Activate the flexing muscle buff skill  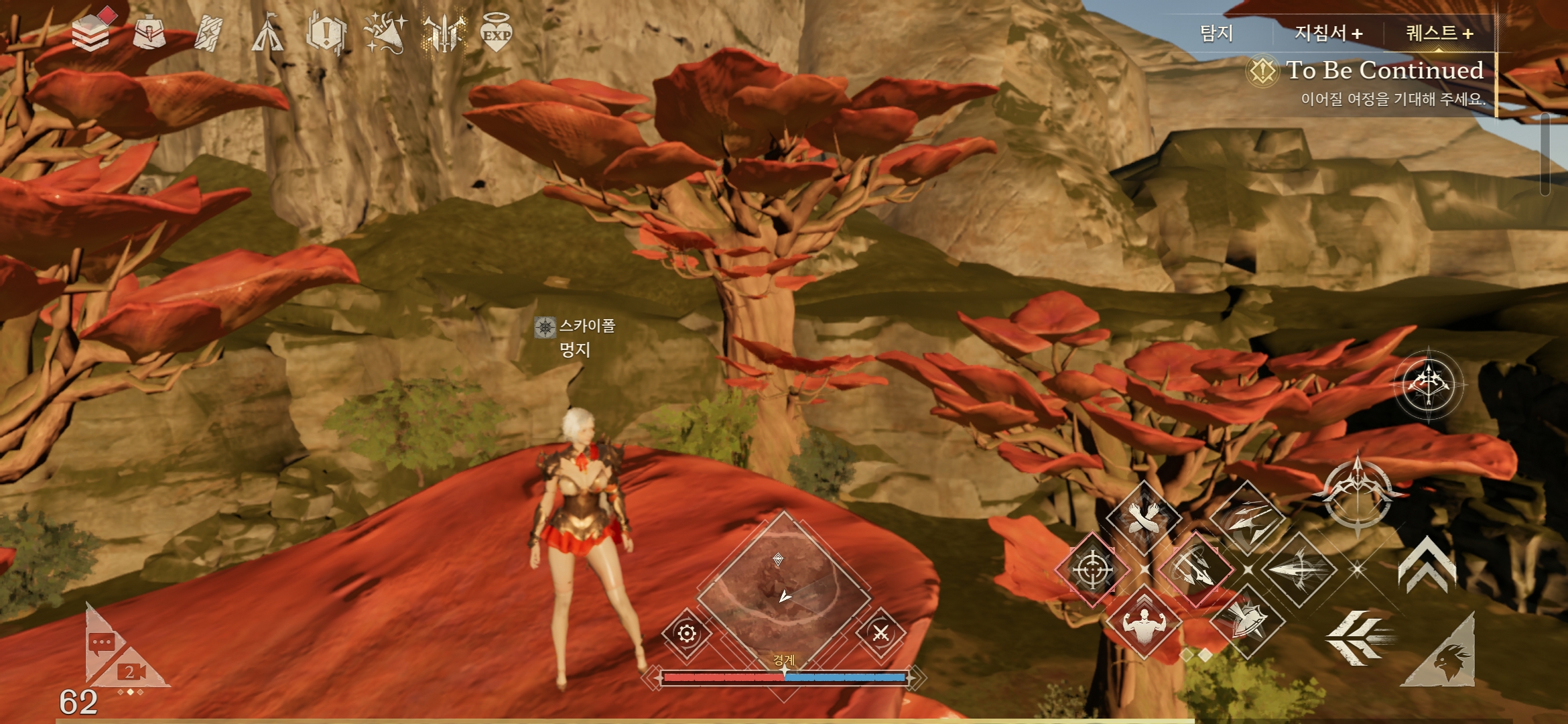(x=1143, y=622)
